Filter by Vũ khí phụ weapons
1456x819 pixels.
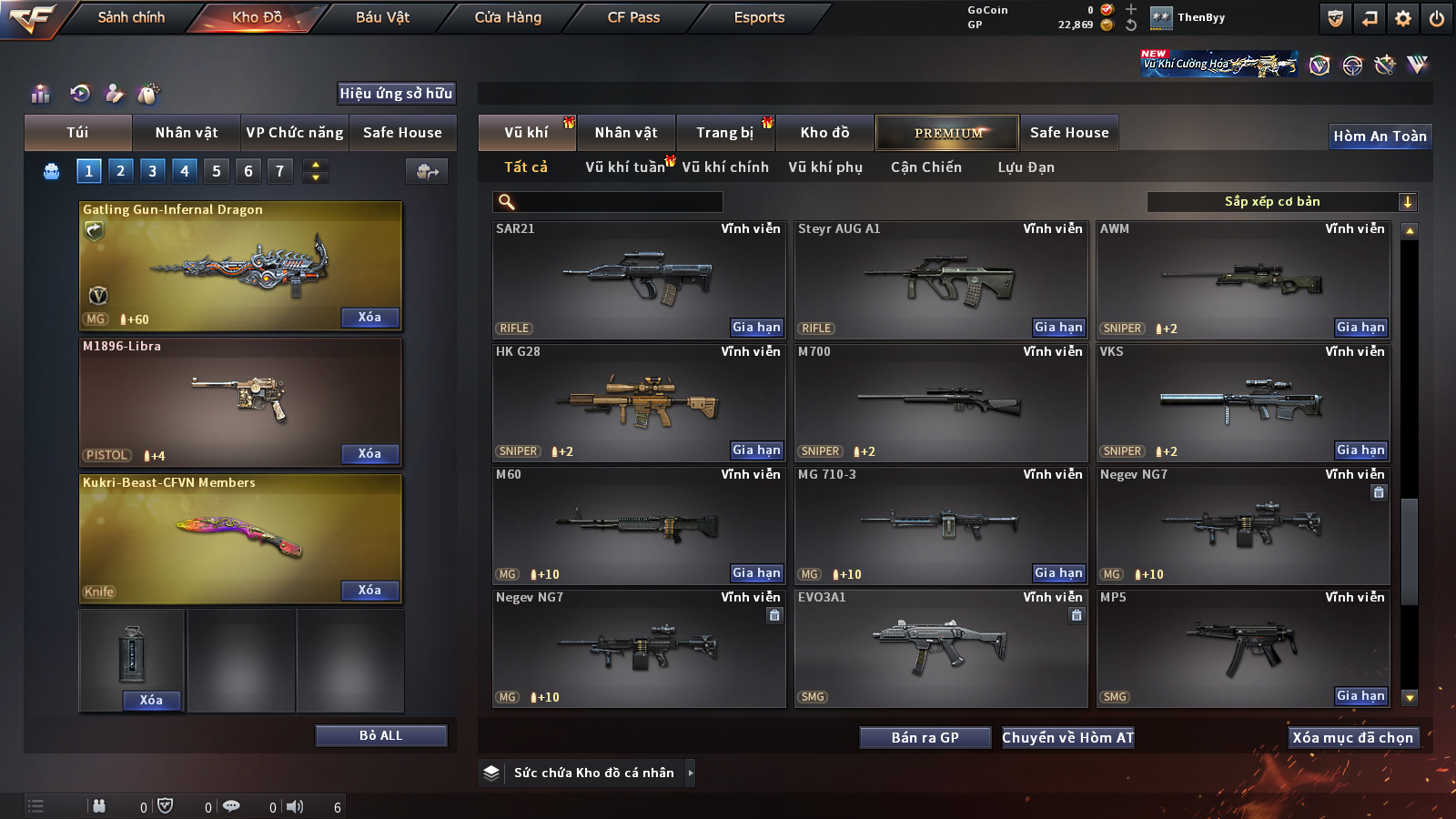click(x=825, y=167)
